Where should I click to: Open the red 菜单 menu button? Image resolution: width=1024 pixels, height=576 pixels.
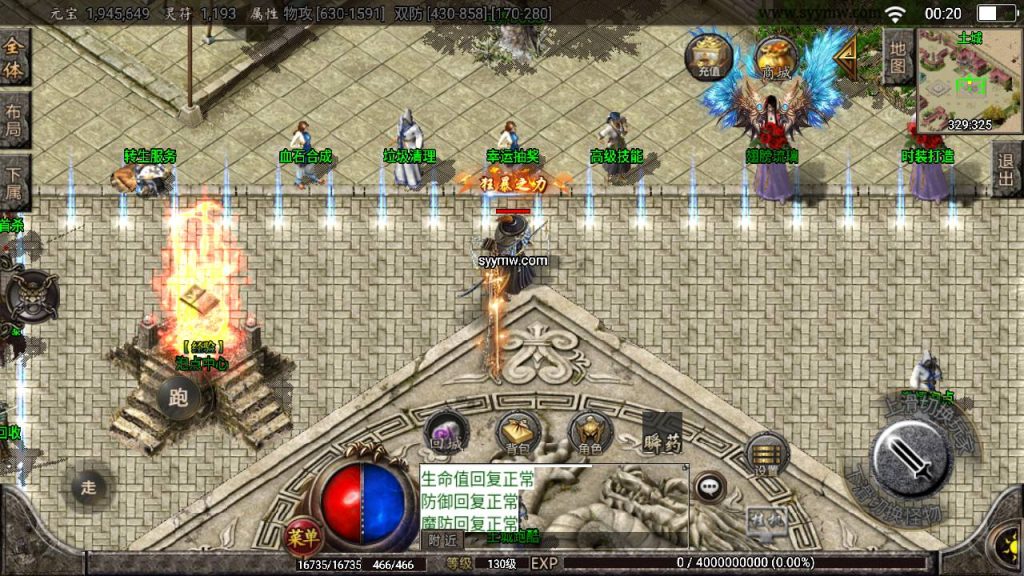(x=302, y=535)
